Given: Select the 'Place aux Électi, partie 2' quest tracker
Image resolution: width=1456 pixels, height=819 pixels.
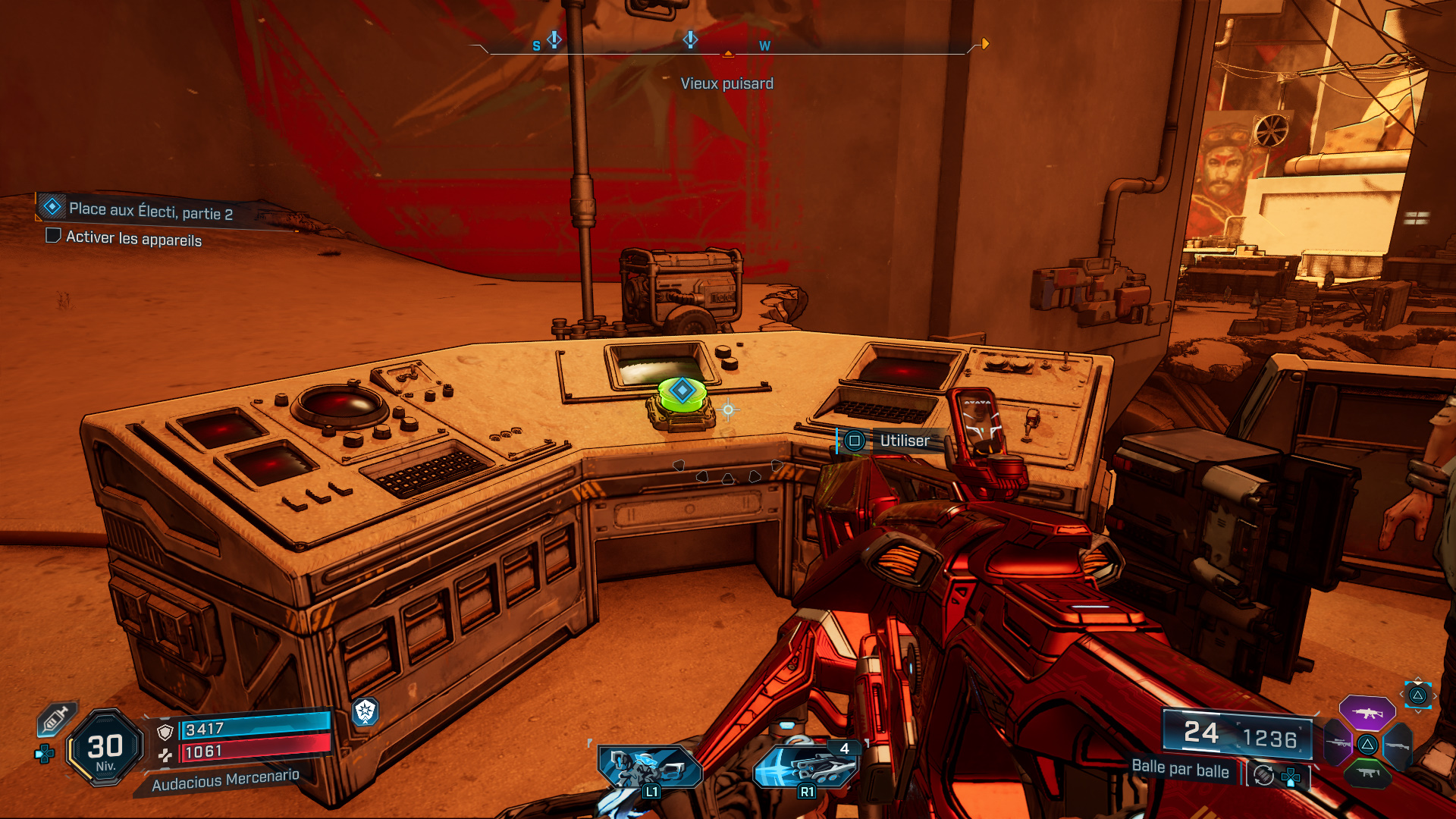Looking at the screenshot, I should coord(150,210).
